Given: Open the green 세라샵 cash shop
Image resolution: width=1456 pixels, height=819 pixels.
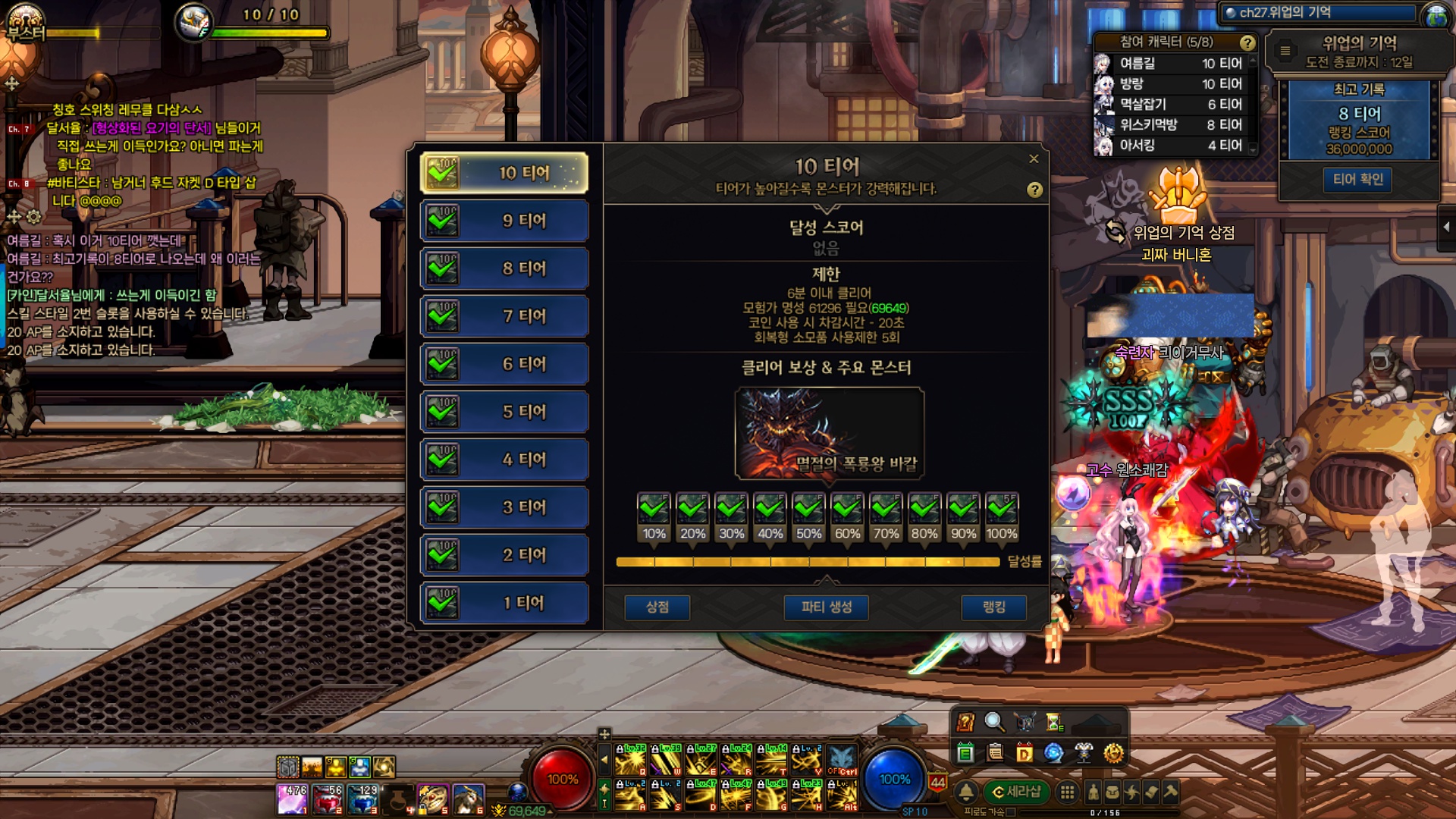Looking at the screenshot, I should (x=1016, y=792).
